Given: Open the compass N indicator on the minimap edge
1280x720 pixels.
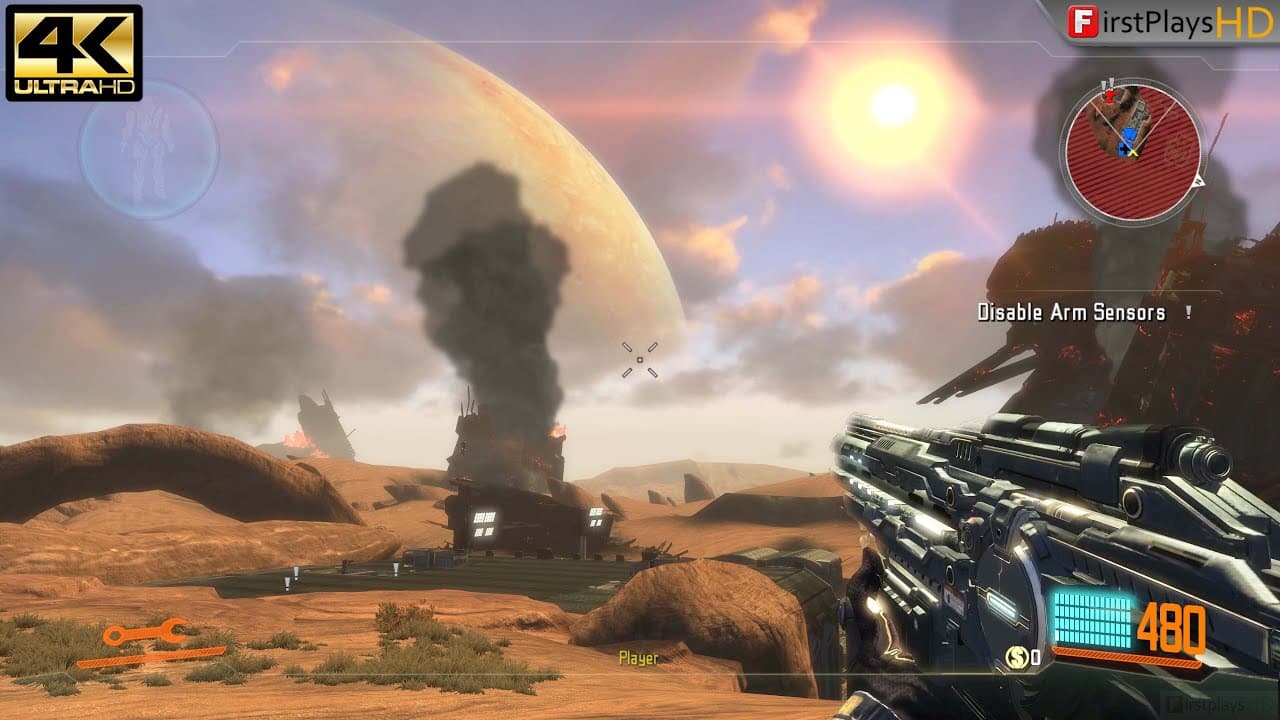Looking at the screenshot, I should (x=1200, y=181).
